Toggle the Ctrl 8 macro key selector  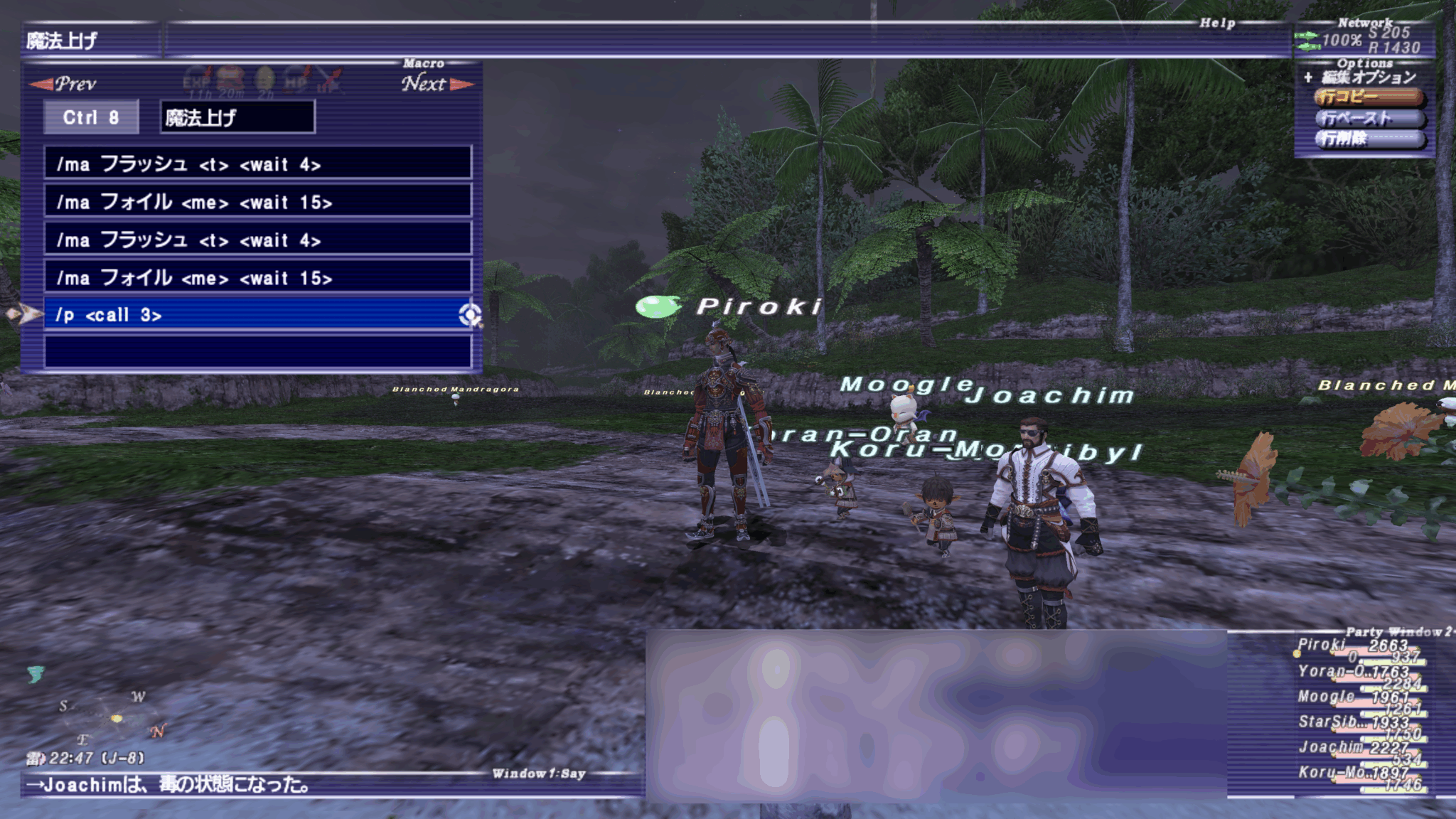coord(91,117)
